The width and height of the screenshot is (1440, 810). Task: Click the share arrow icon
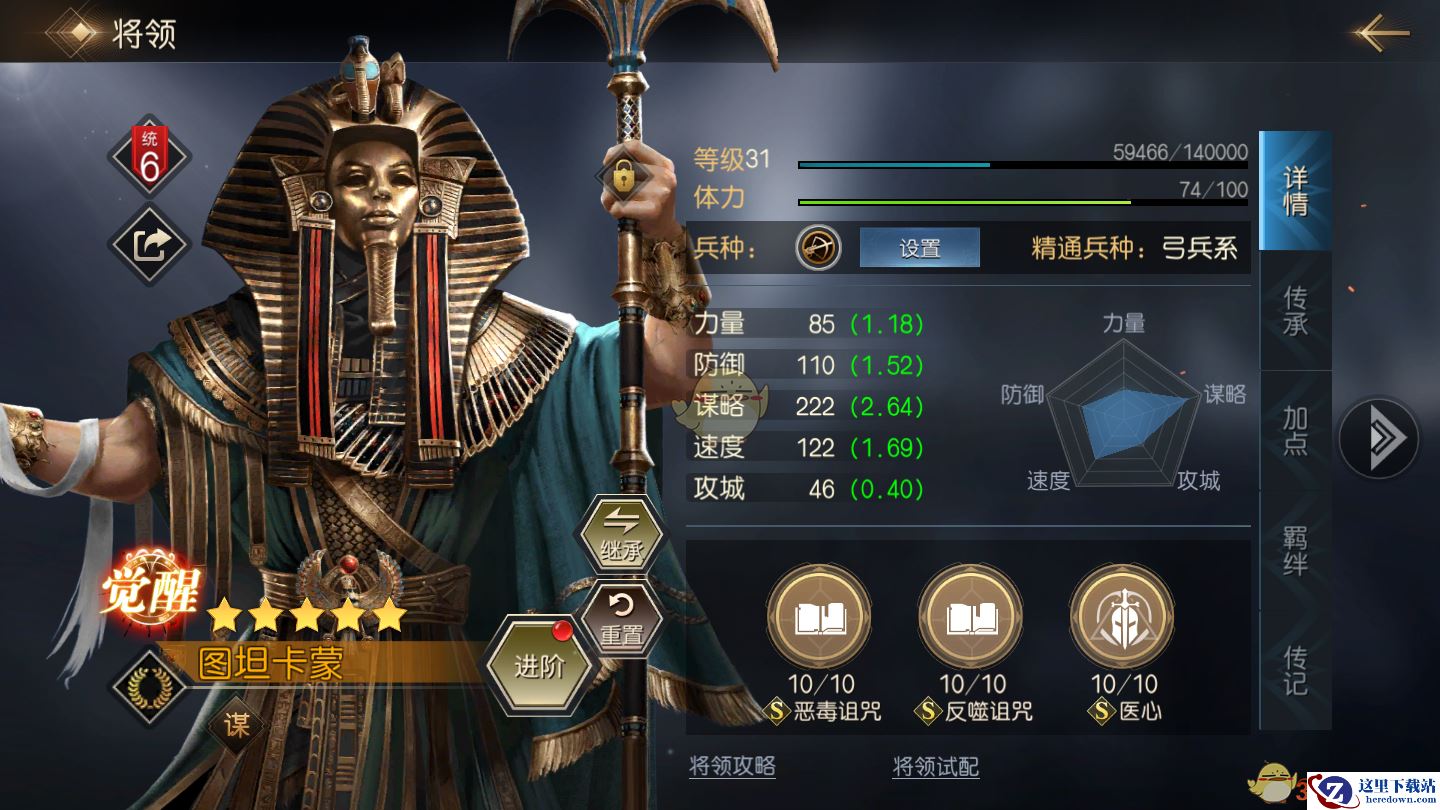[x=149, y=244]
